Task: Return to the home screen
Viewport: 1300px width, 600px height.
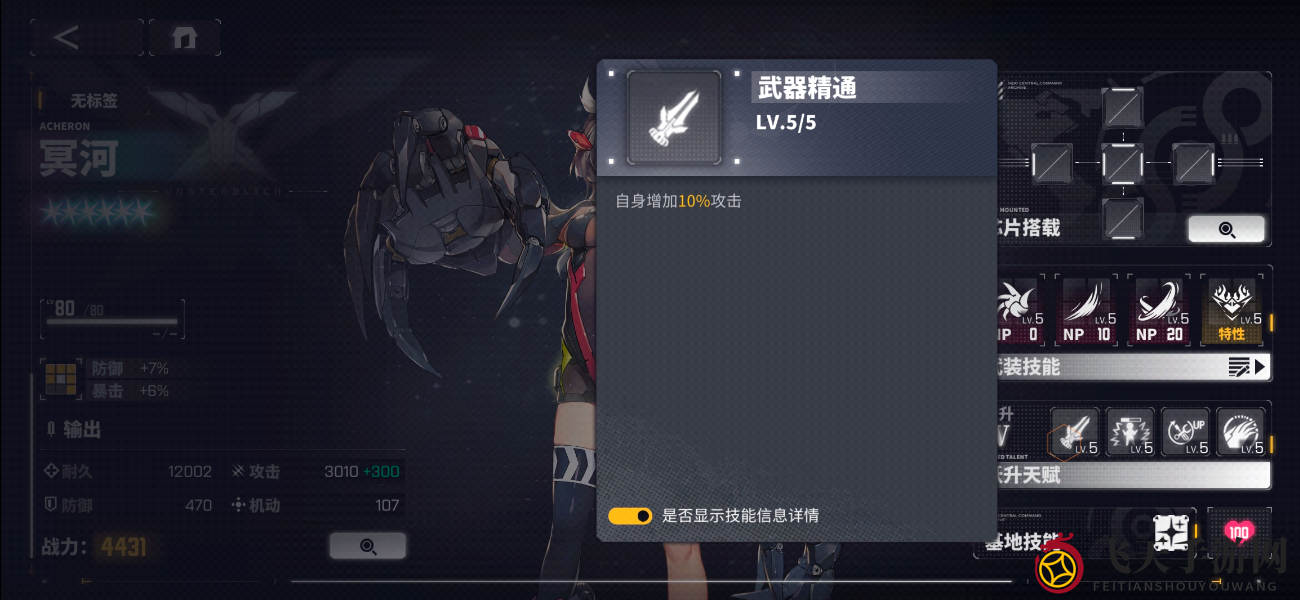Action: (x=184, y=38)
